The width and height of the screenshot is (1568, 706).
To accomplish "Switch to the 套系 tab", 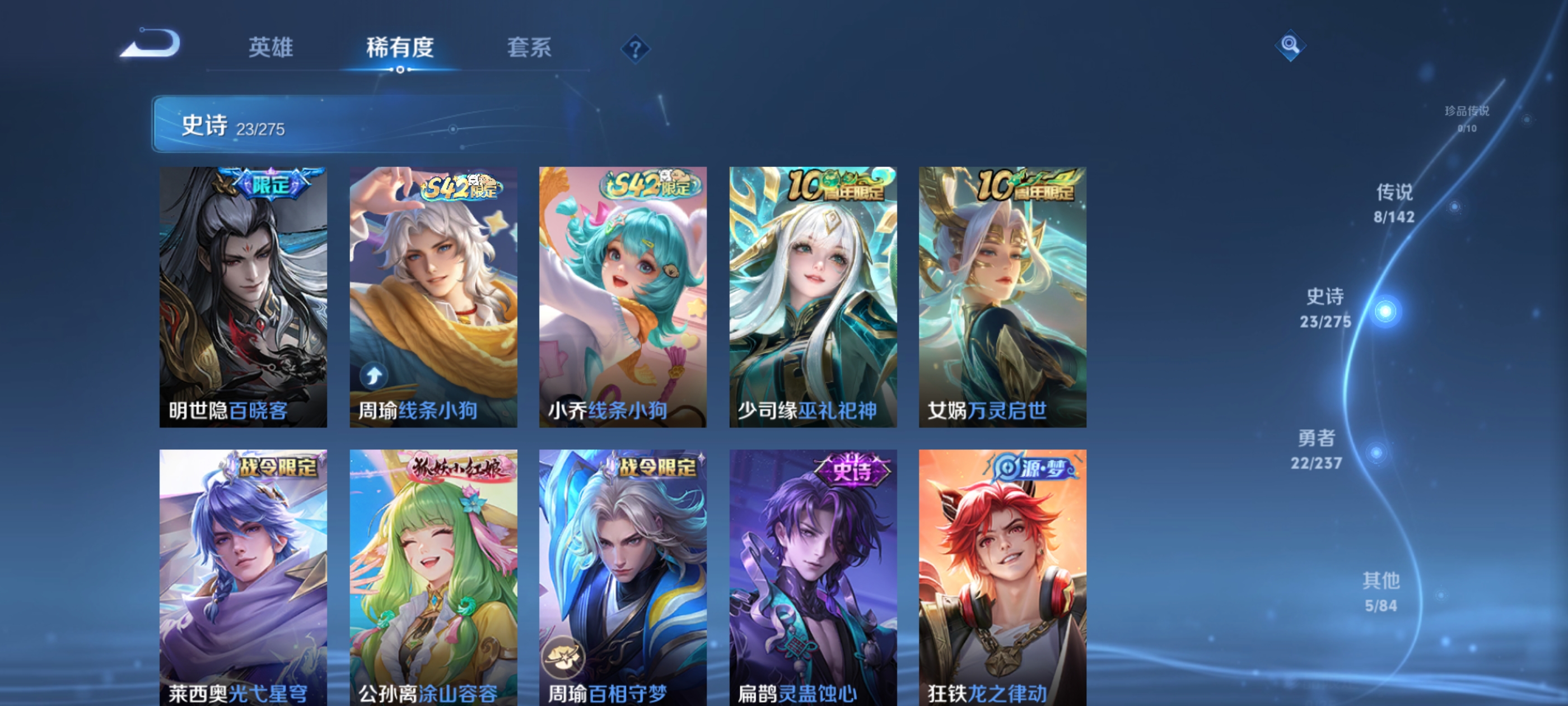I will 529,48.
